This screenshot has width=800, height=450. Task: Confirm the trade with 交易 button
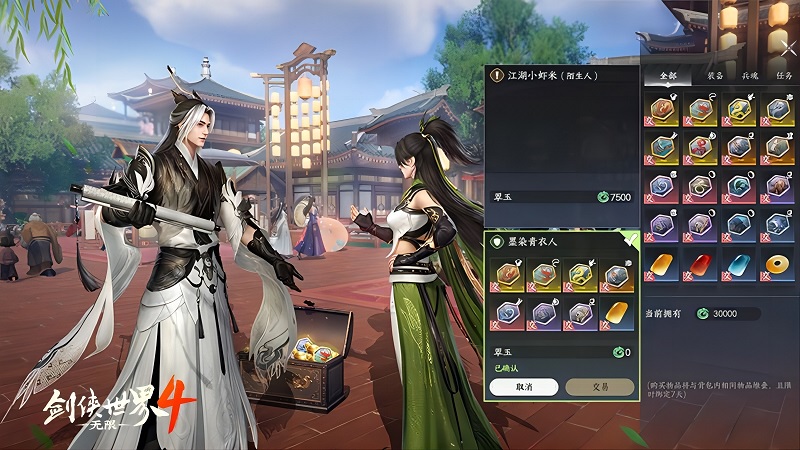point(600,387)
